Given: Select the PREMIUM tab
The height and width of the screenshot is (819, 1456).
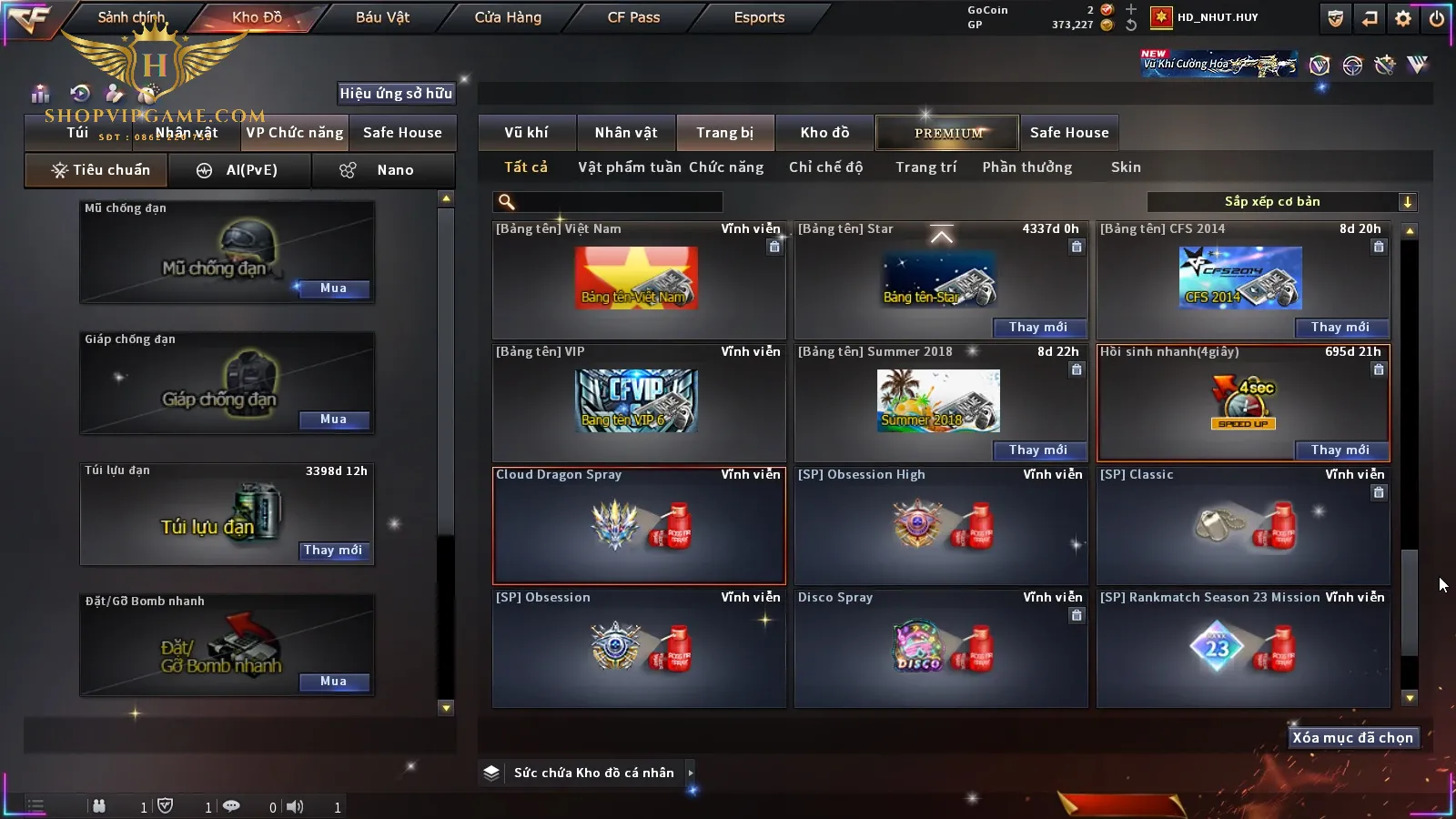Looking at the screenshot, I should pyautogui.click(x=948, y=133).
